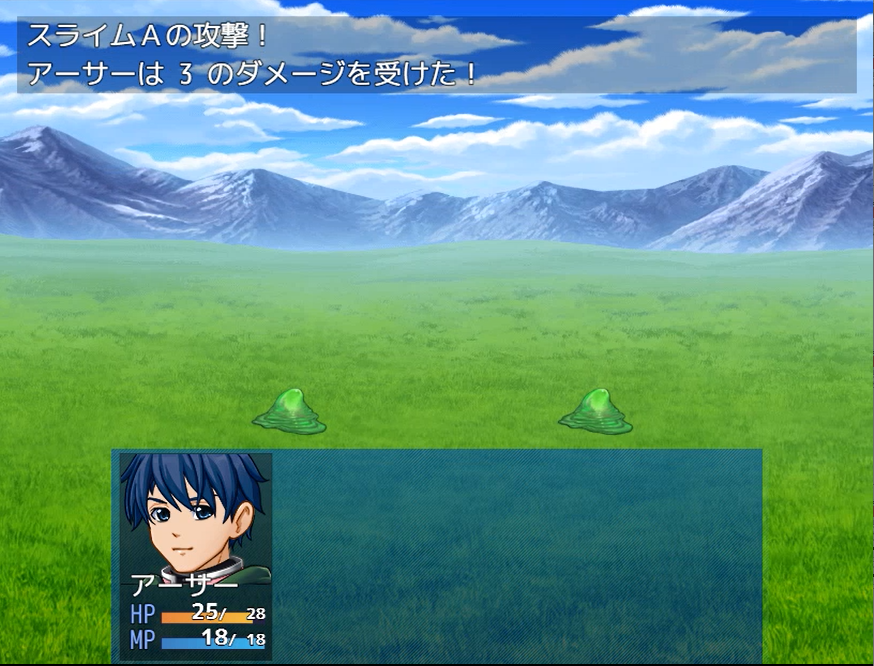Click the battle log message window
Image resolution: width=874 pixels, height=666 pixels.
tap(437, 55)
